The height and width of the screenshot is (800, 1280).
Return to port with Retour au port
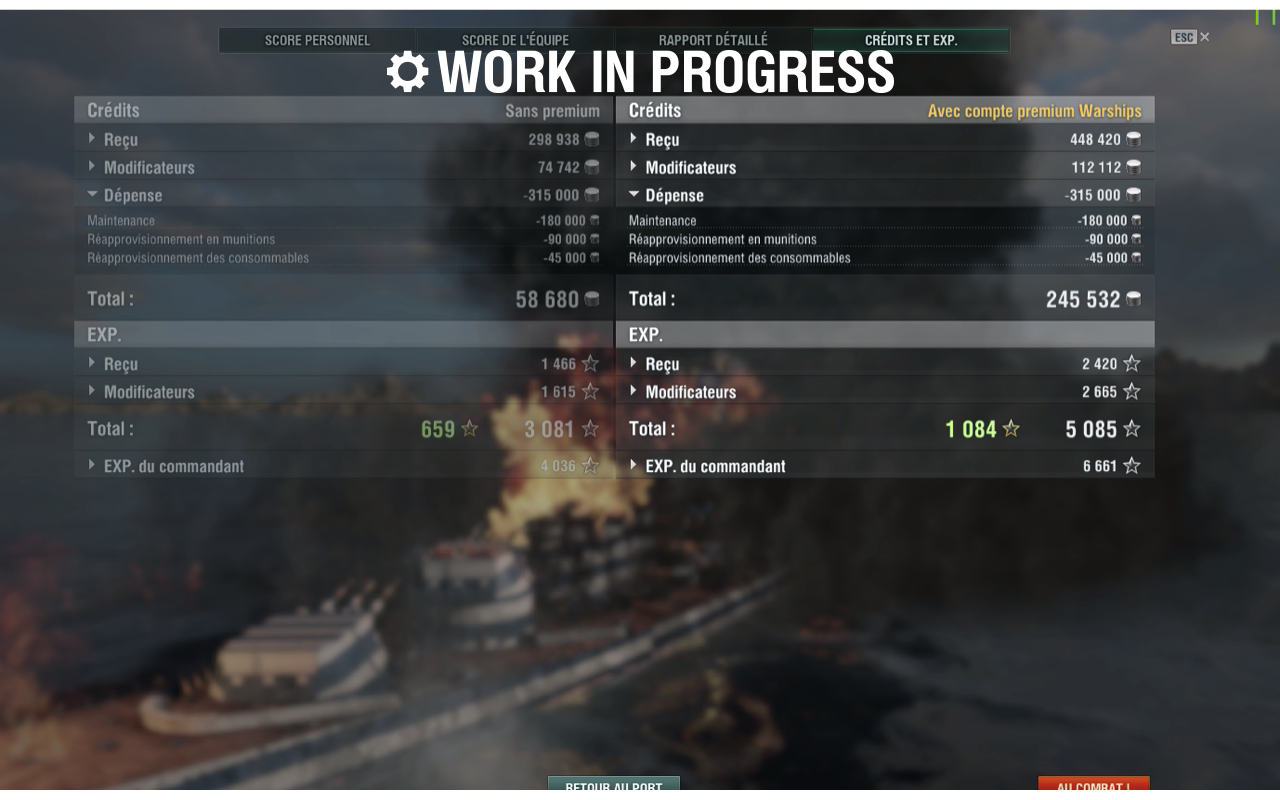click(613, 786)
